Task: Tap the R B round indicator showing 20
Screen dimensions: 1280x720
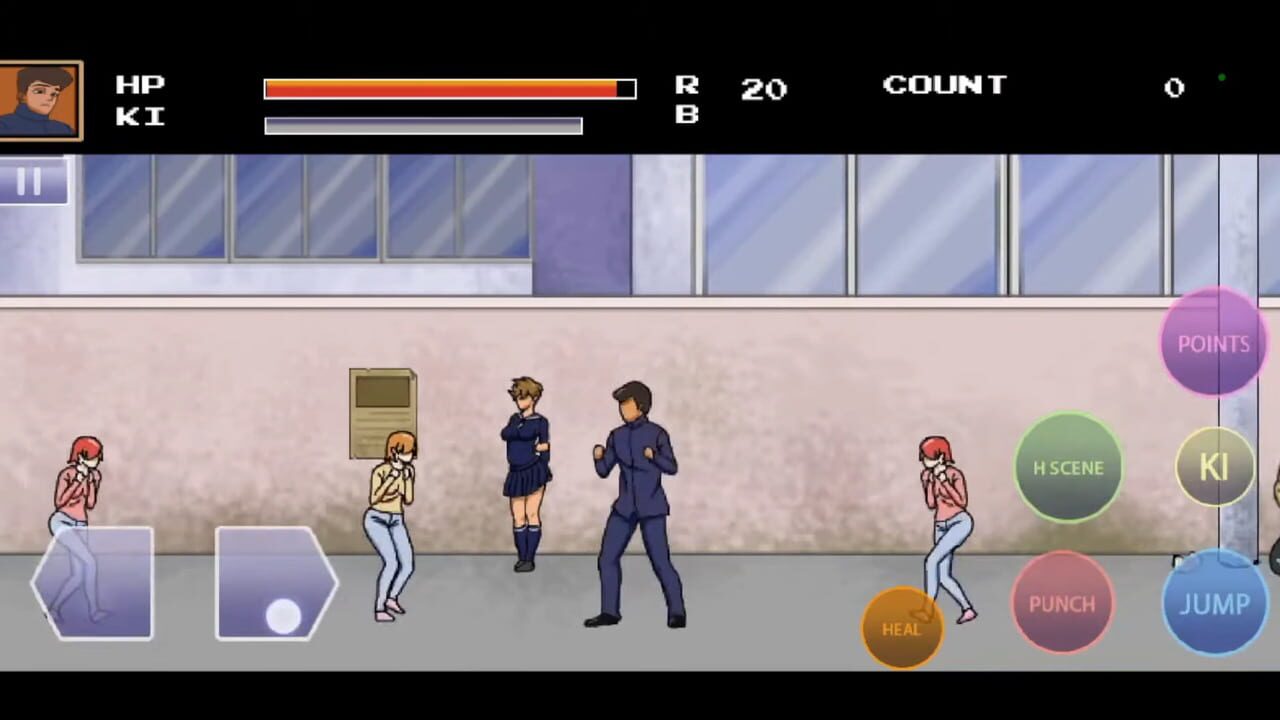Action: [x=763, y=90]
